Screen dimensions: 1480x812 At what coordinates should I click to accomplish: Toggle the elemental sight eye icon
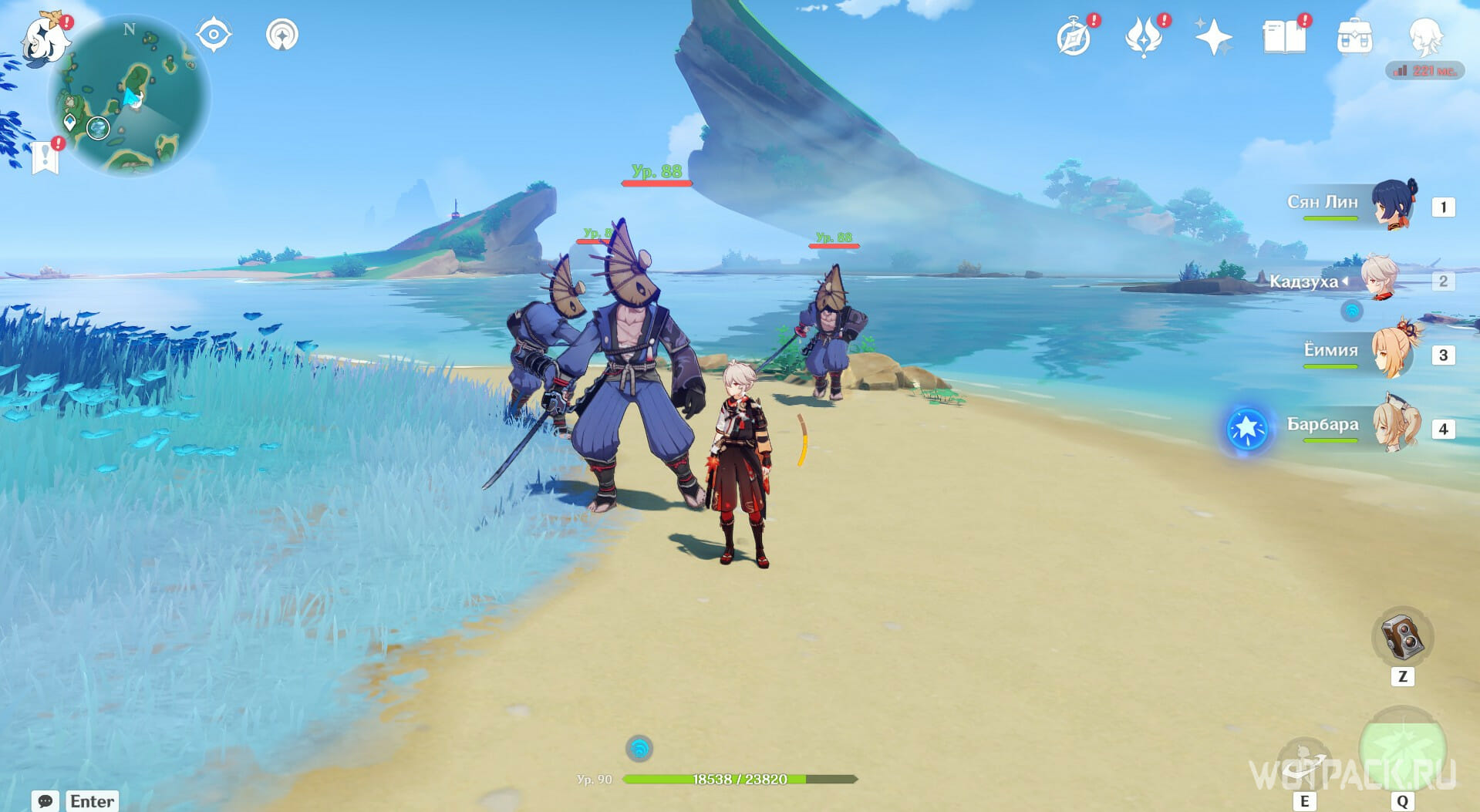[214, 35]
